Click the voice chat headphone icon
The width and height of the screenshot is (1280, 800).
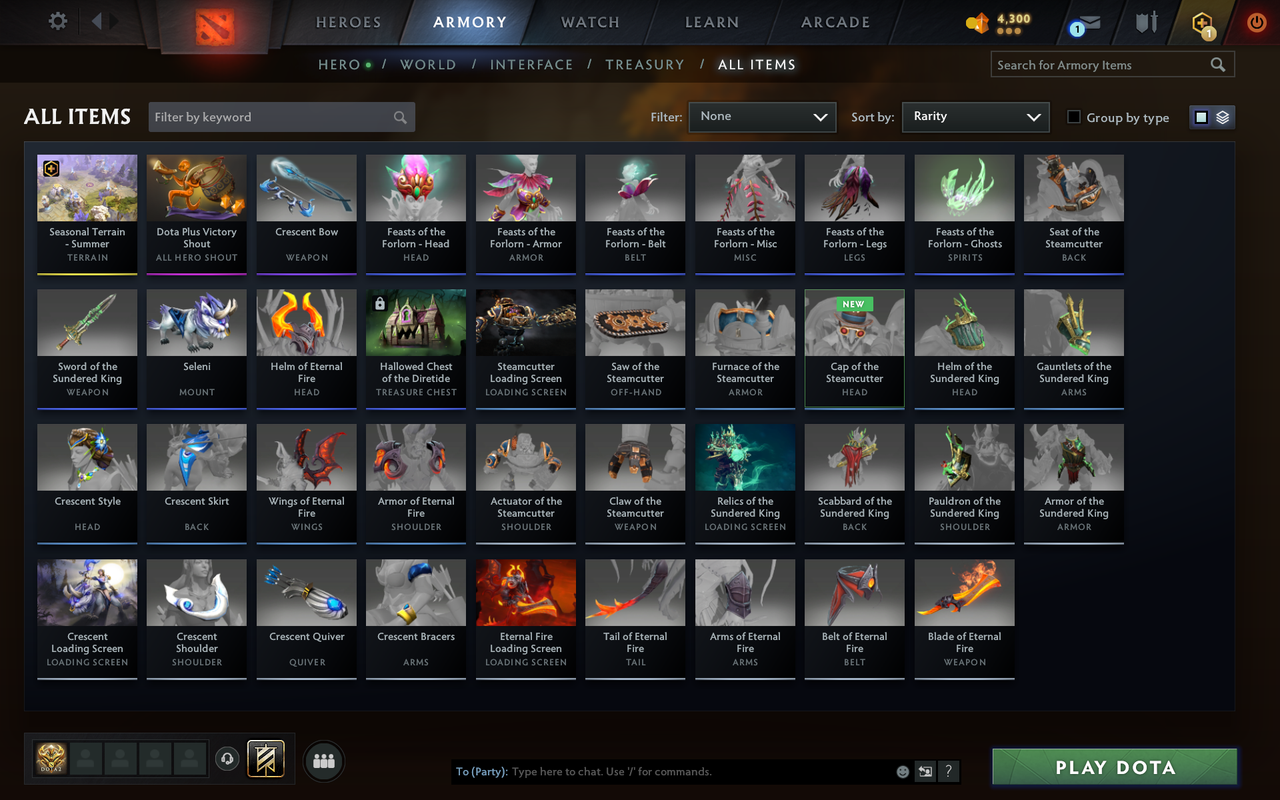pyautogui.click(x=227, y=760)
